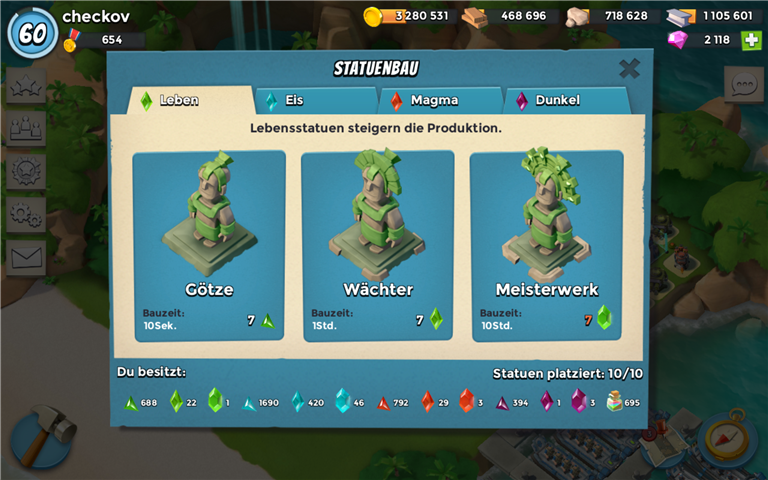768x480 pixels.
Task: Pick the Wächter statue card
Action: click(378, 246)
